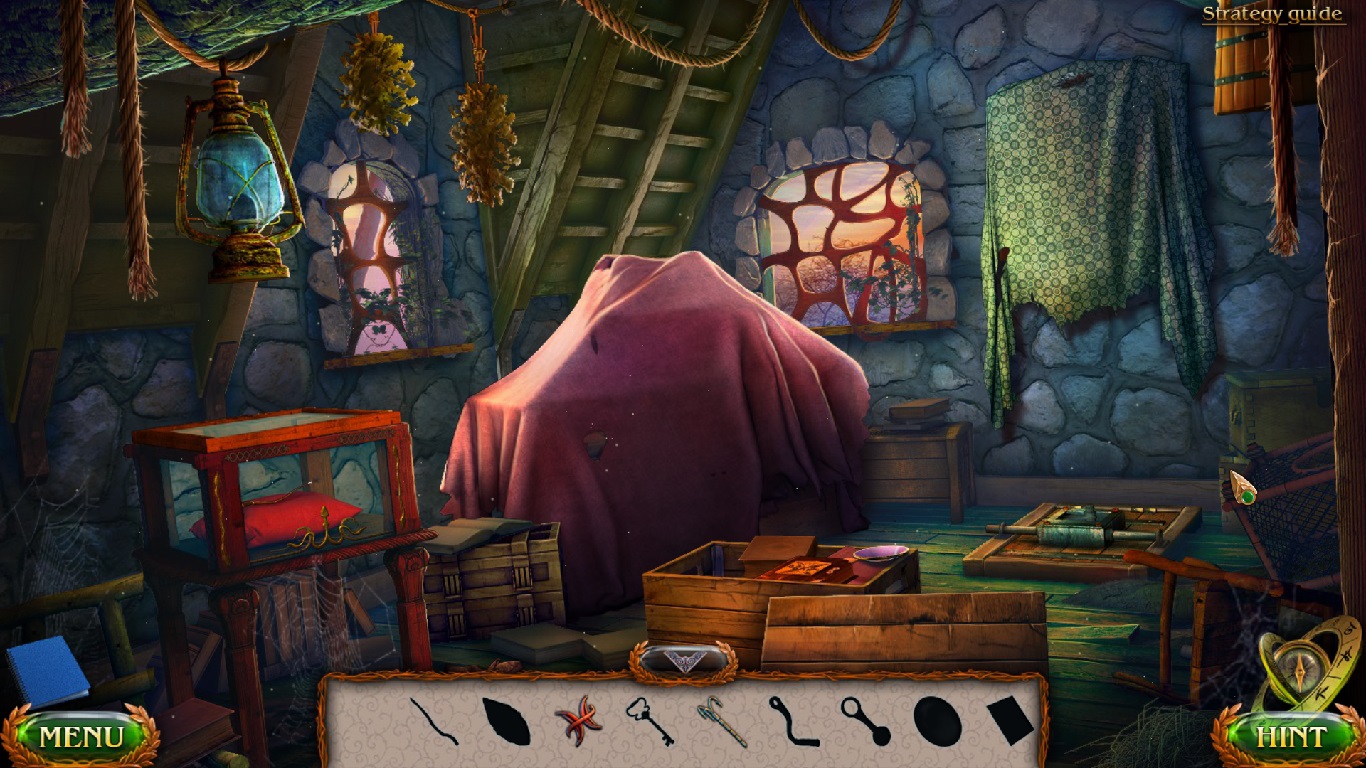The height and width of the screenshot is (768, 1366).
Task: Click the diamond-shaped silhouette on the far right
Action: coord(1010,720)
